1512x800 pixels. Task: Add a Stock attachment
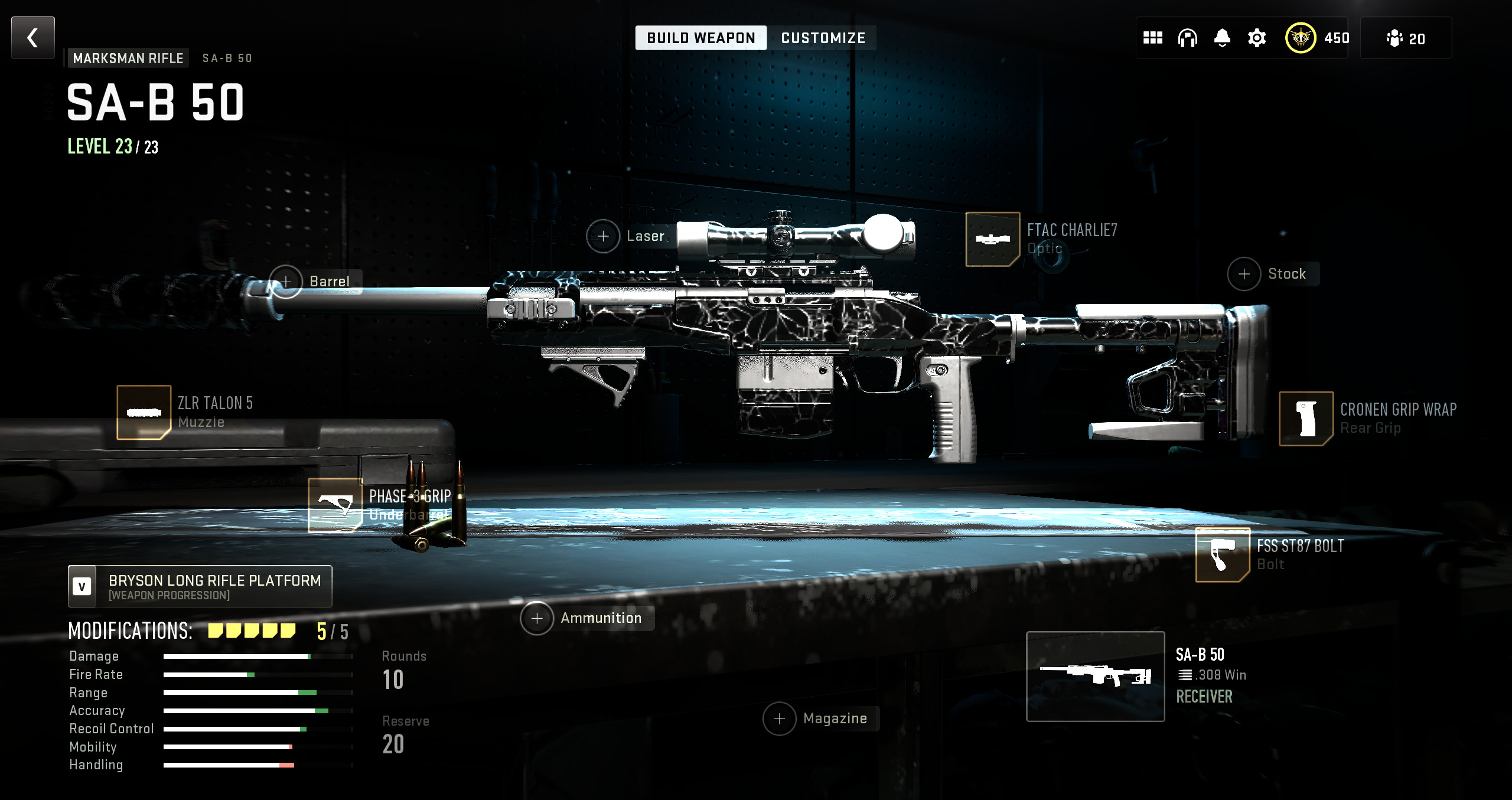[1244, 274]
